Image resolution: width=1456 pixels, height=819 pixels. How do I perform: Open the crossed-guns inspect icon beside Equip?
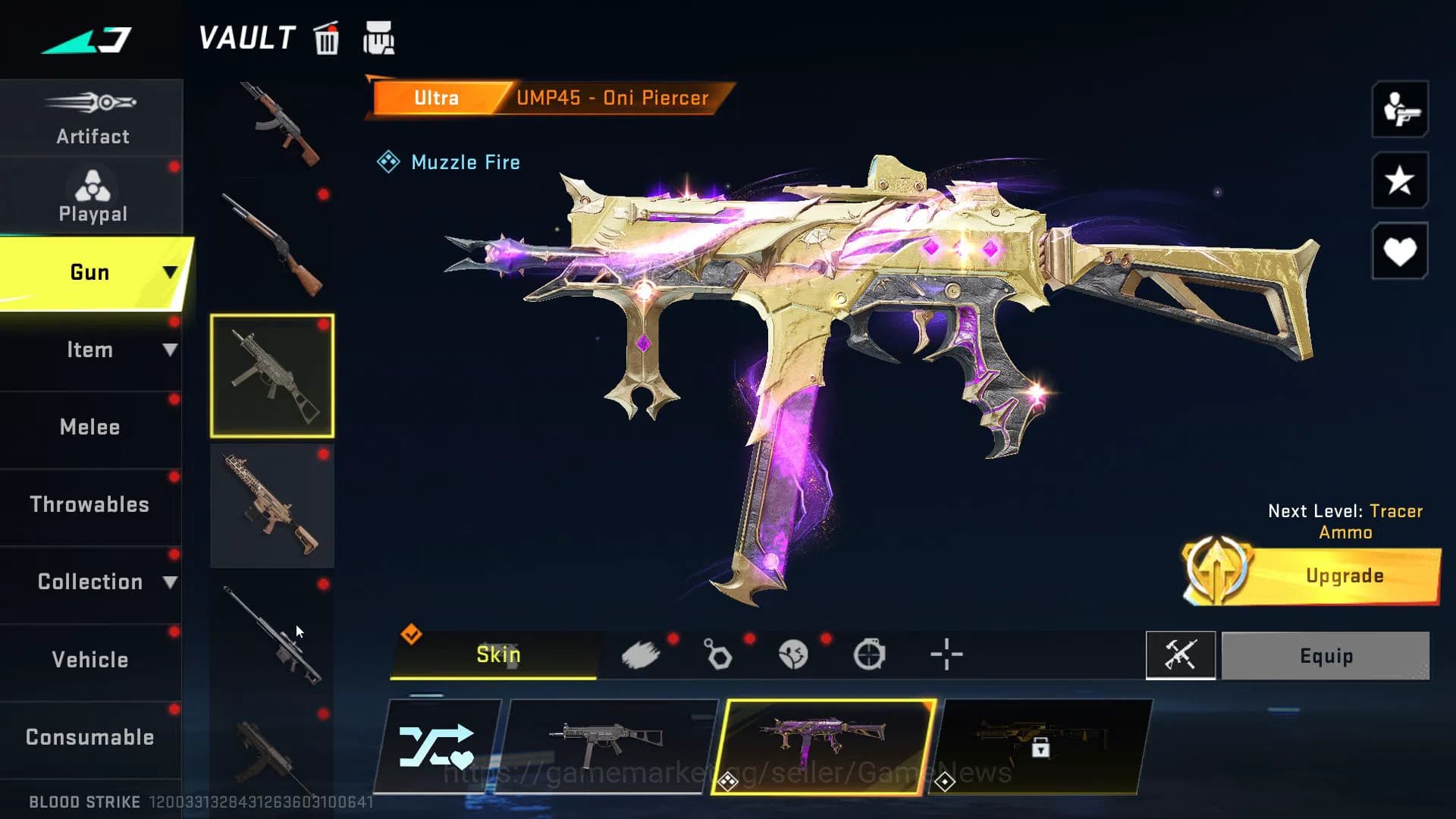tap(1181, 656)
